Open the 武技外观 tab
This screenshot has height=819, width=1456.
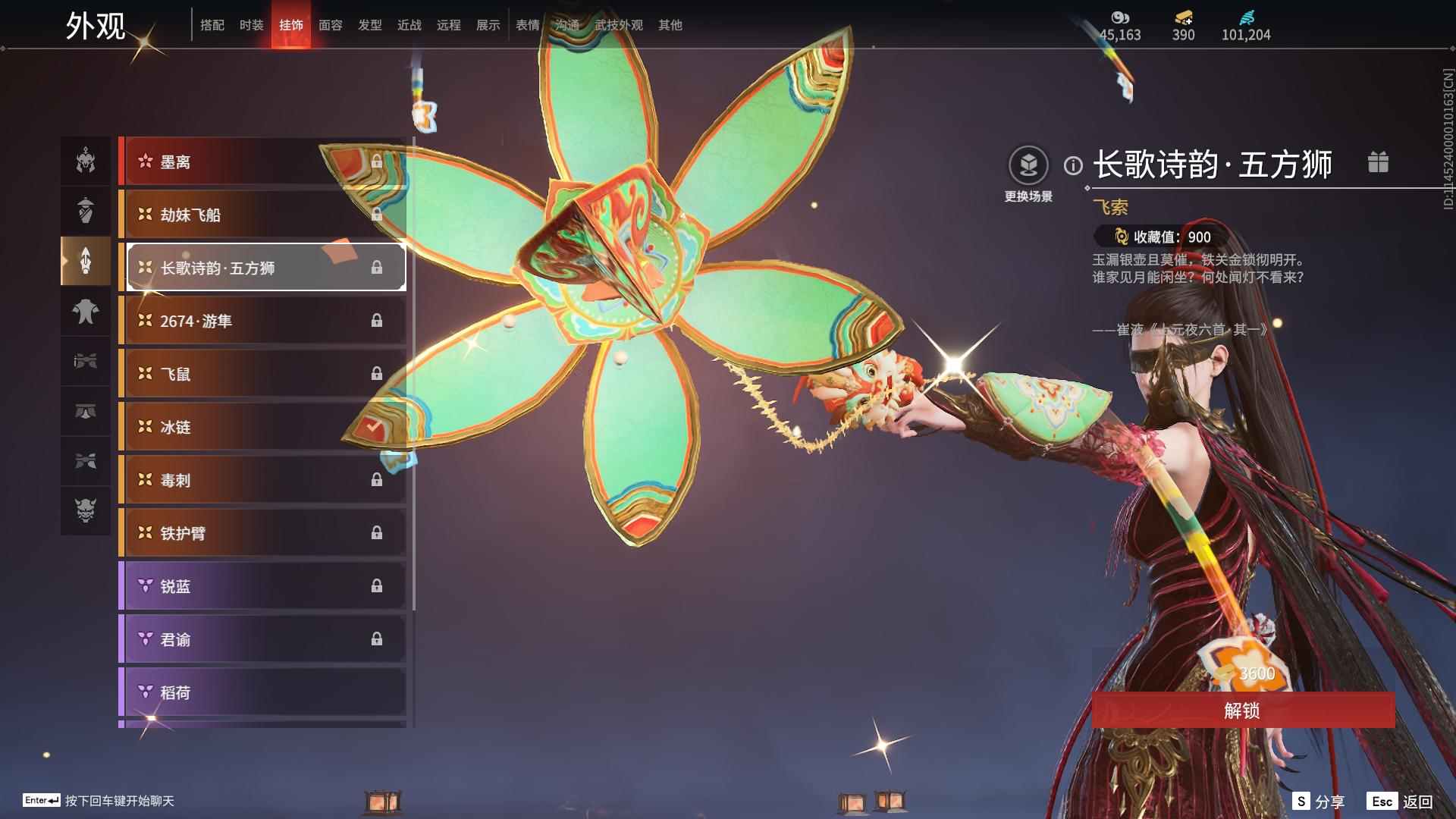618,25
